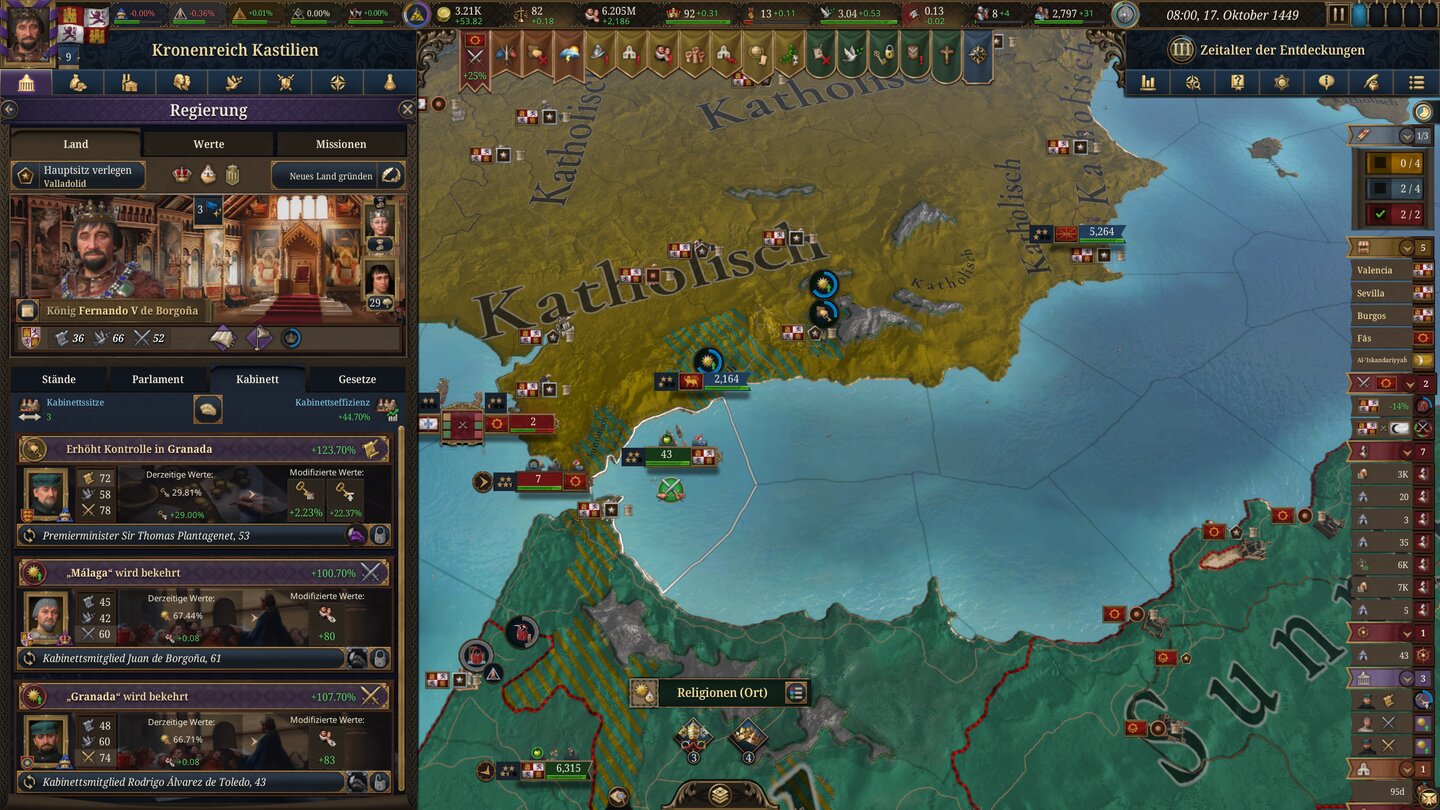1440x810 pixels.
Task: Open game settings via the gear icon
Action: [x=1281, y=83]
